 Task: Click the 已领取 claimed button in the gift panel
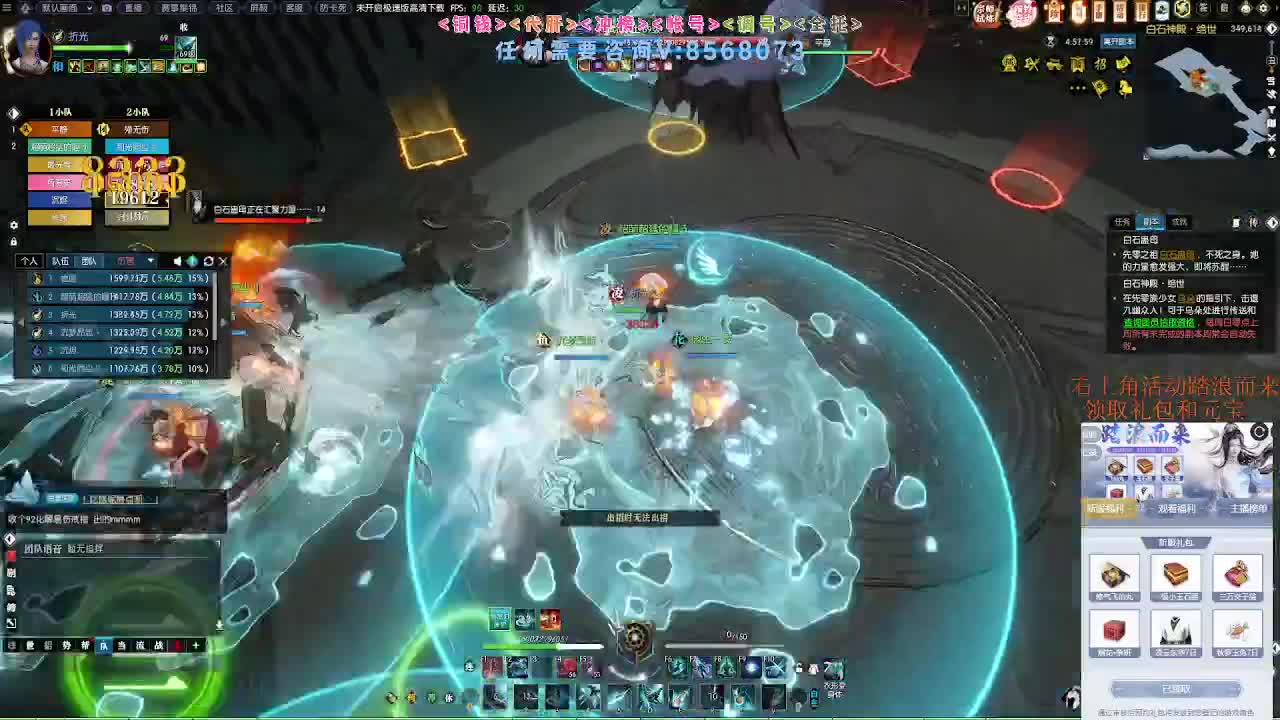(1175, 687)
